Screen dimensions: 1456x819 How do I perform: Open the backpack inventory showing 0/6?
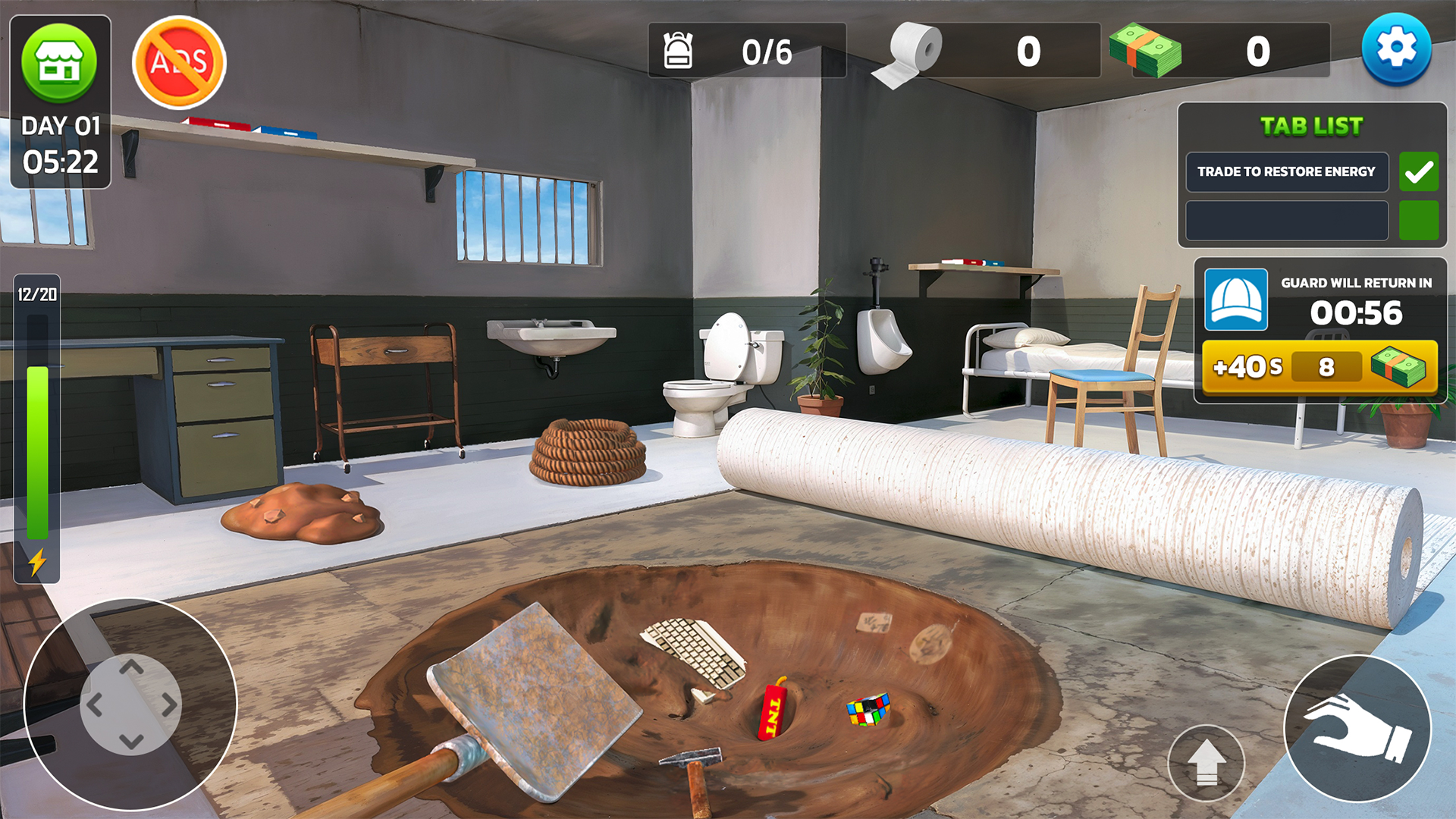pyautogui.click(x=680, y=52)
